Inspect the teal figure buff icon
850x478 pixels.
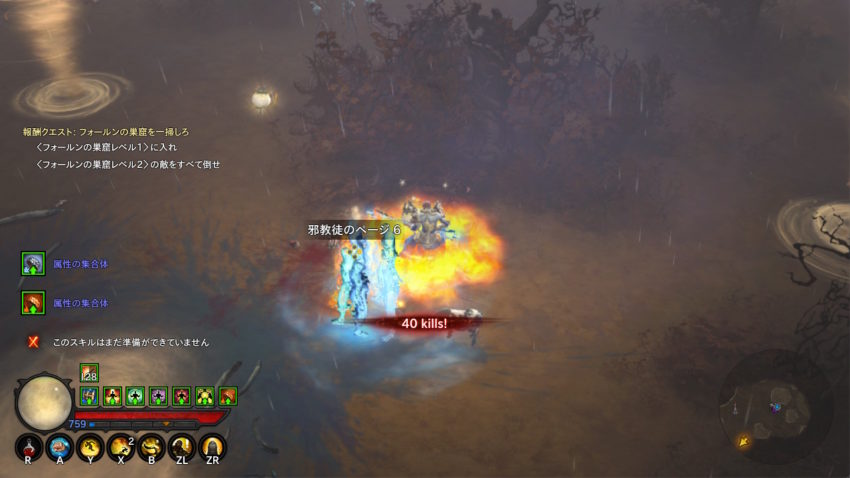click(x=135, y=396)
